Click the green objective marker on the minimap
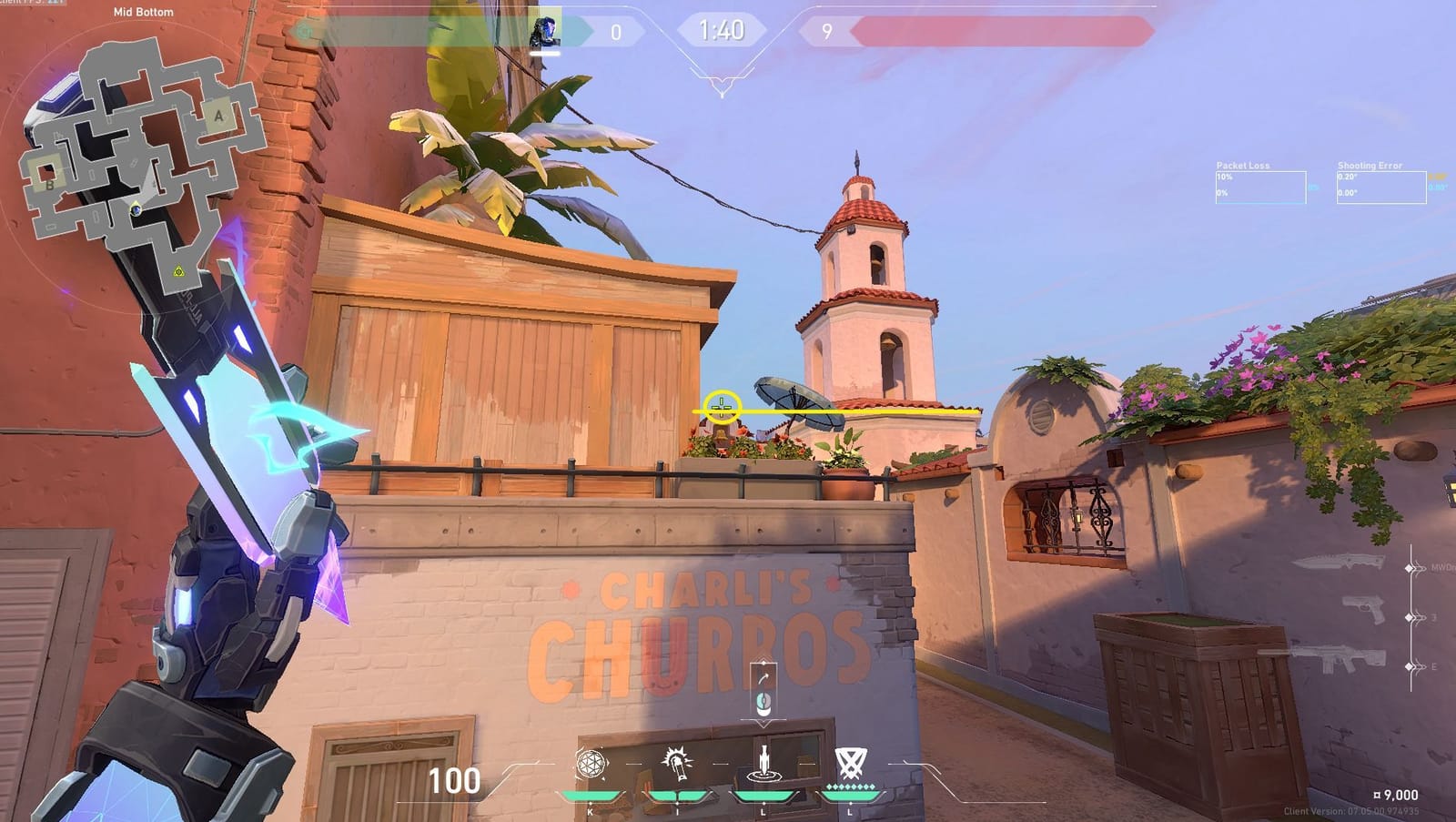This screenshot has width=1456, height=822. click(179, 270)
